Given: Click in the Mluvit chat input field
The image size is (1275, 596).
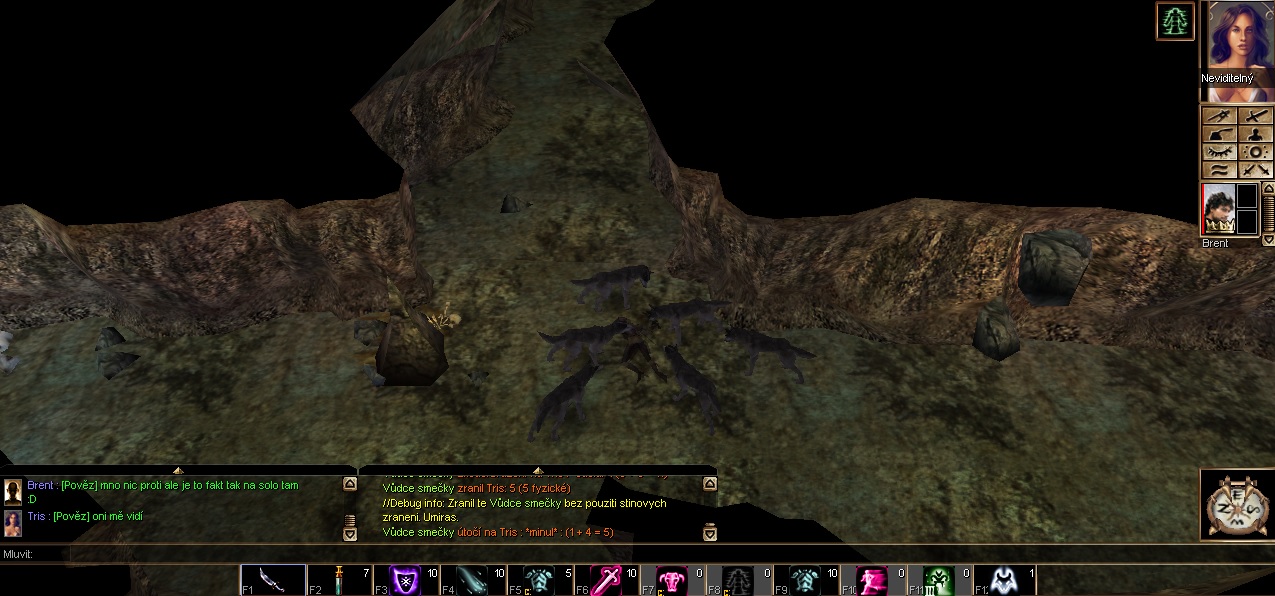Looking at the screenshot, I should click(600, 554).
